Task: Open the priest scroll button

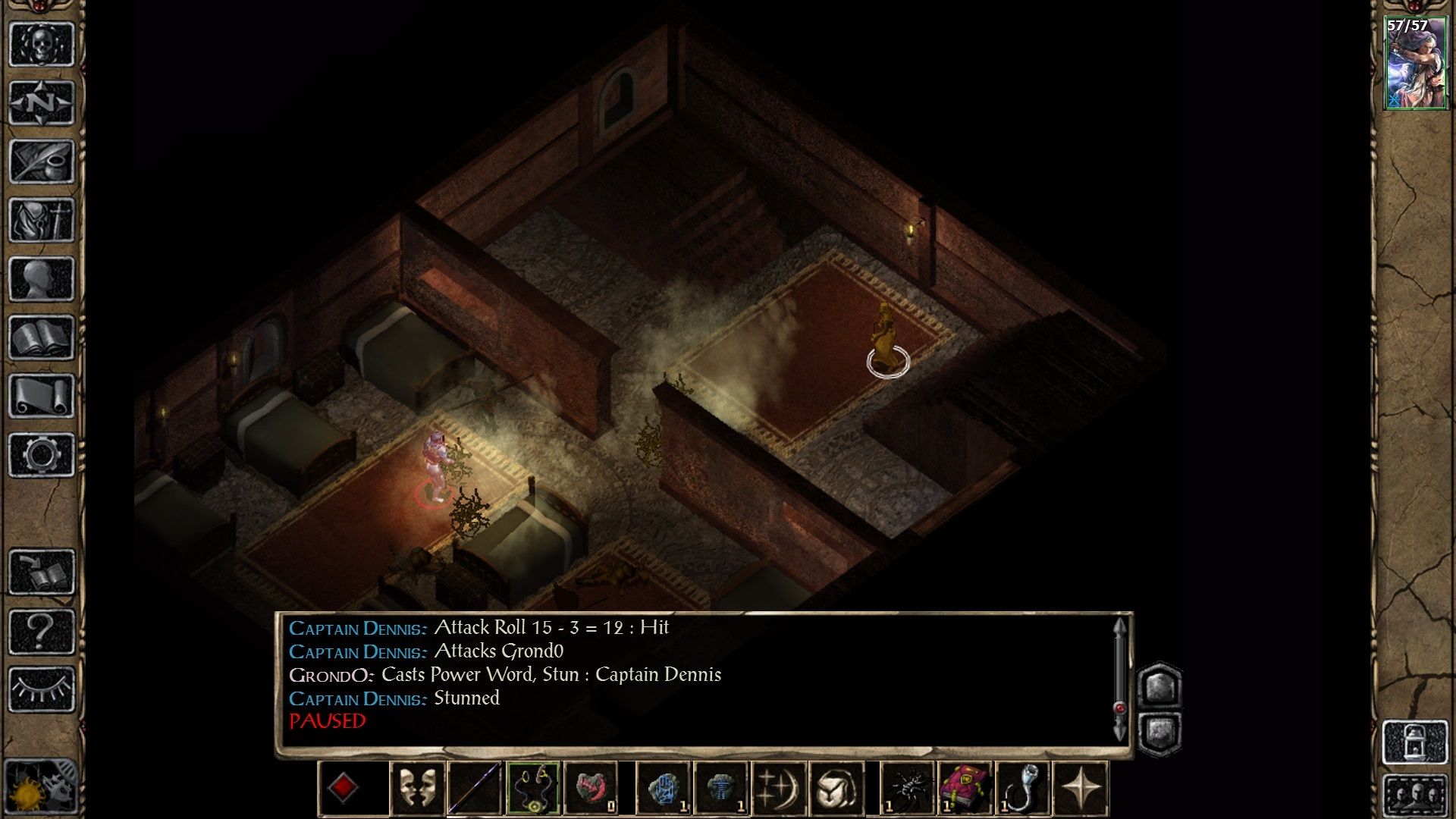Action: pos(42,396)
